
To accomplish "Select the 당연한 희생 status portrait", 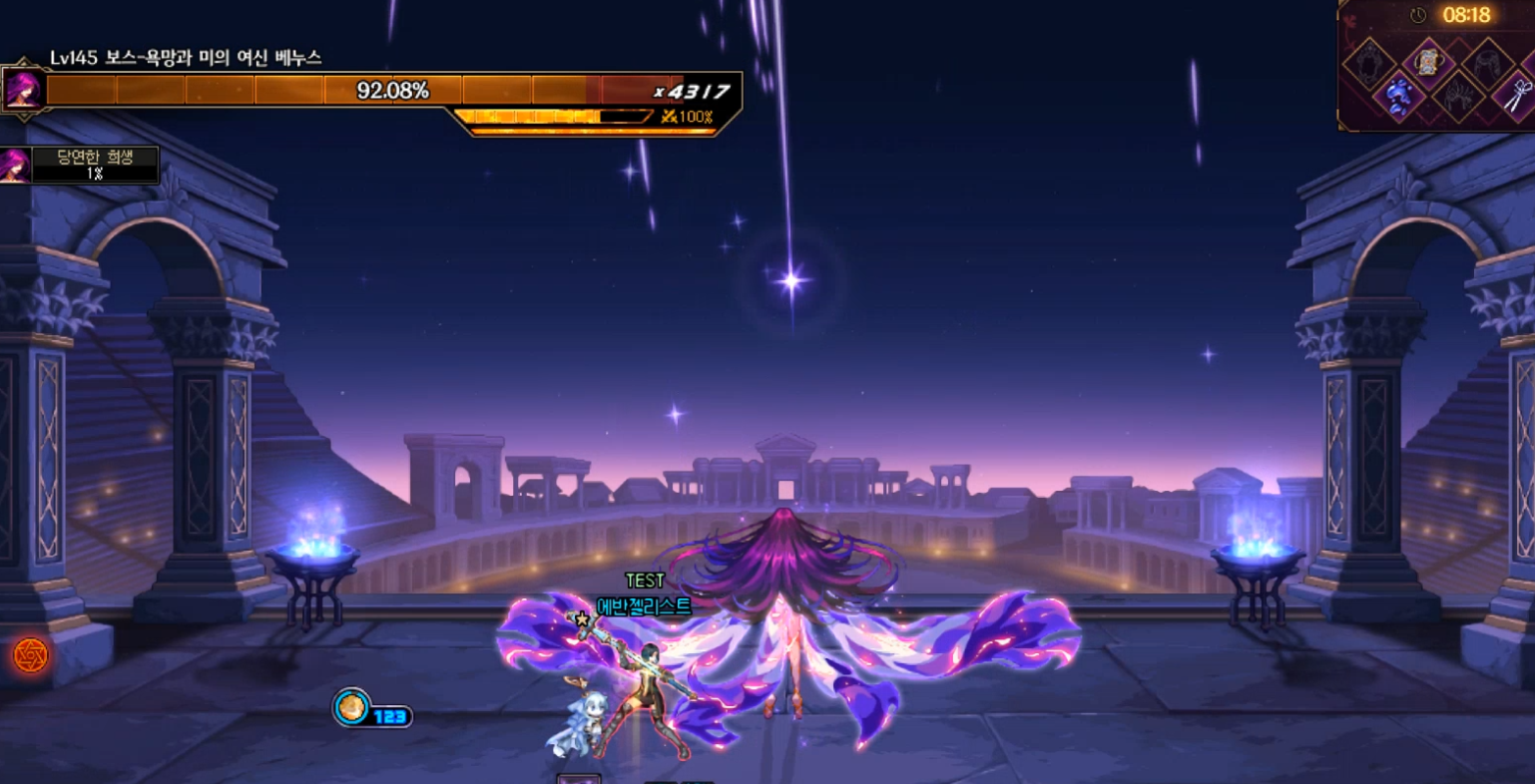I will pyautogui.click(x=15, y=165).
